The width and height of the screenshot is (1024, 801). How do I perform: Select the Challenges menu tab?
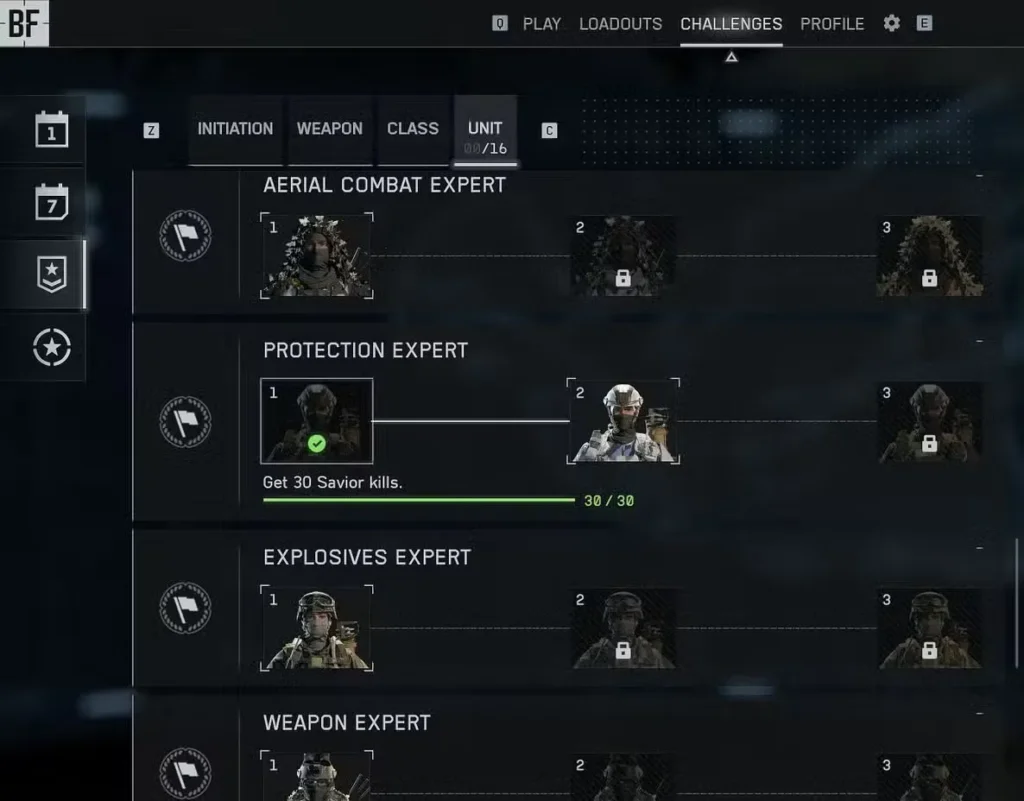pyautogui.click(x=731, y=23)
